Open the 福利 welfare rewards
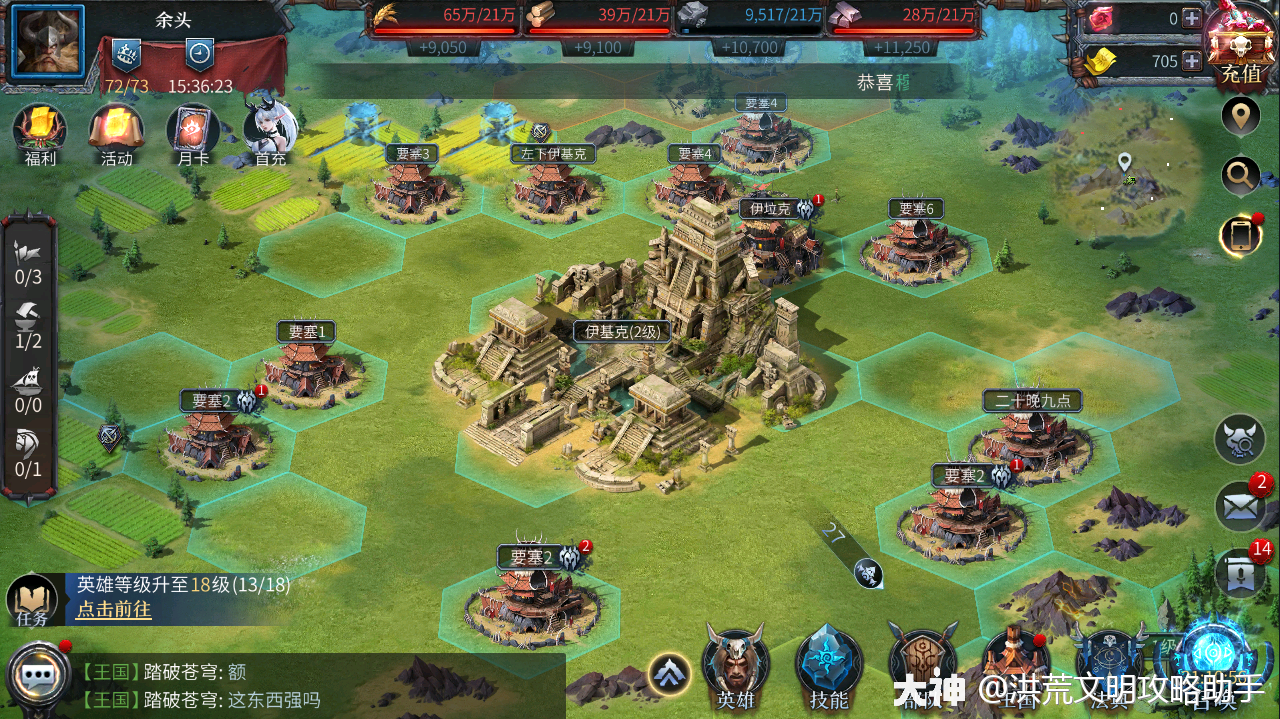 coord(39,132)
